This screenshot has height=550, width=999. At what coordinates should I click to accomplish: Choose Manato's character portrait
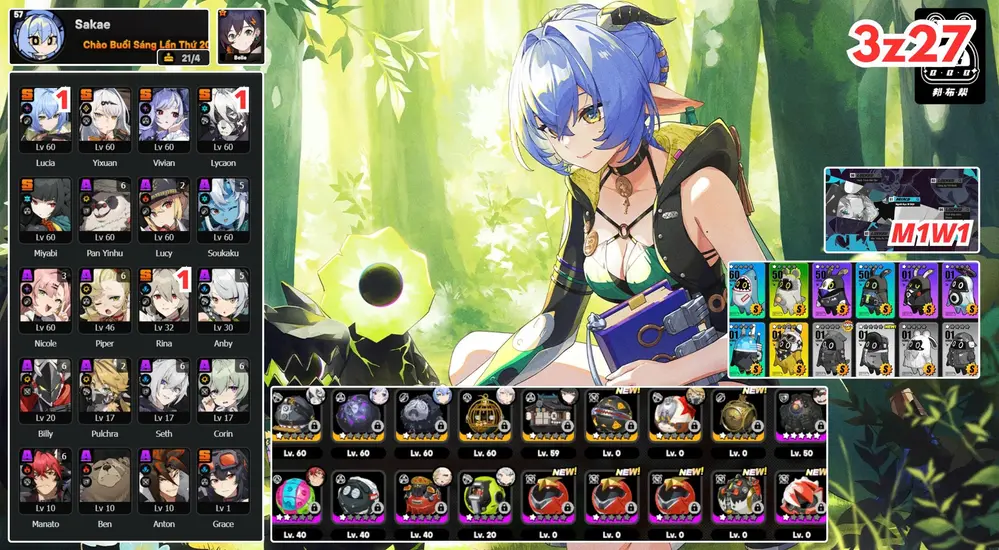coord(45,475)
